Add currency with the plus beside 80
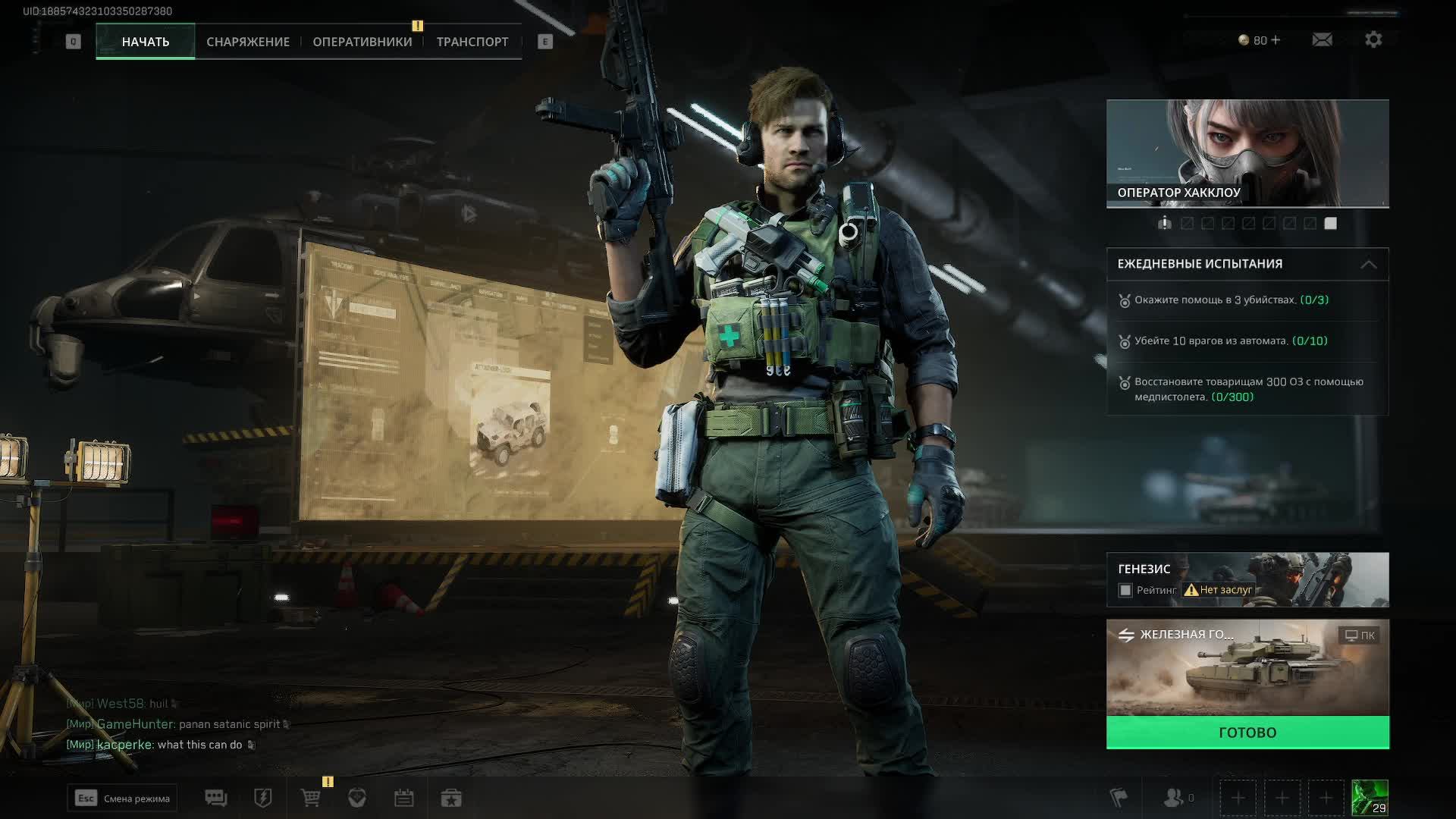The width and height of the screenshot is (1456, 819). [1276, 40]
